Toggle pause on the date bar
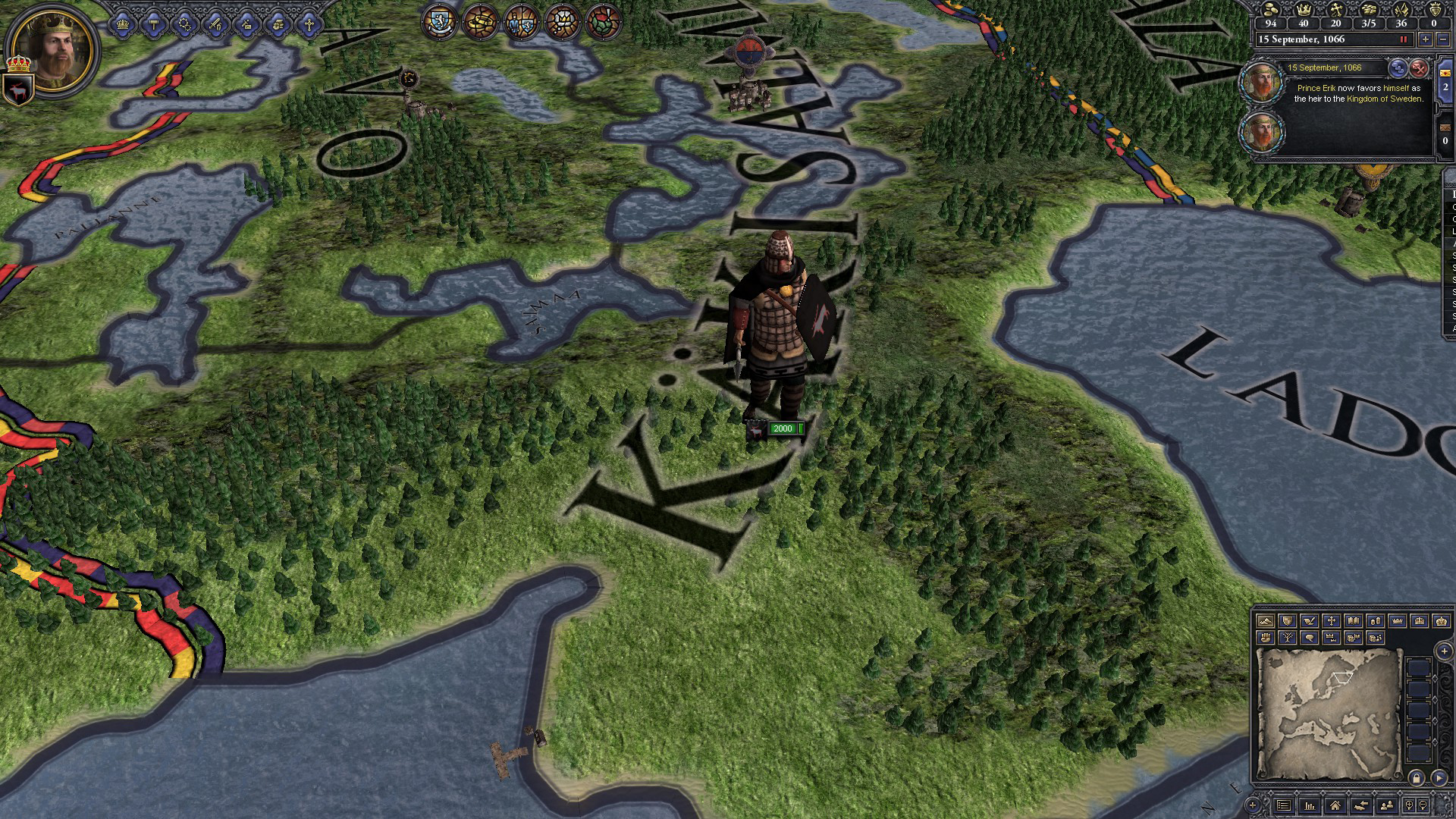This screenshot has height=819, width=1456. pyautogui.click(x=1403, y=39)
